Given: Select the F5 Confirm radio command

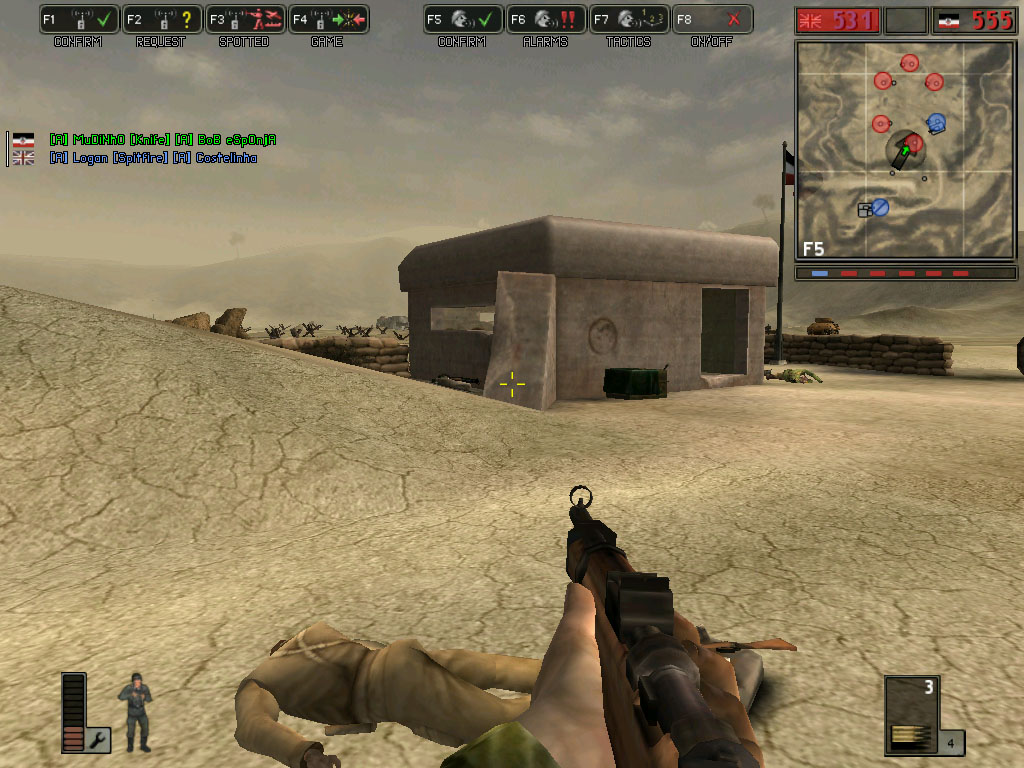Looking at the screenshot, I should click(462, 19).
